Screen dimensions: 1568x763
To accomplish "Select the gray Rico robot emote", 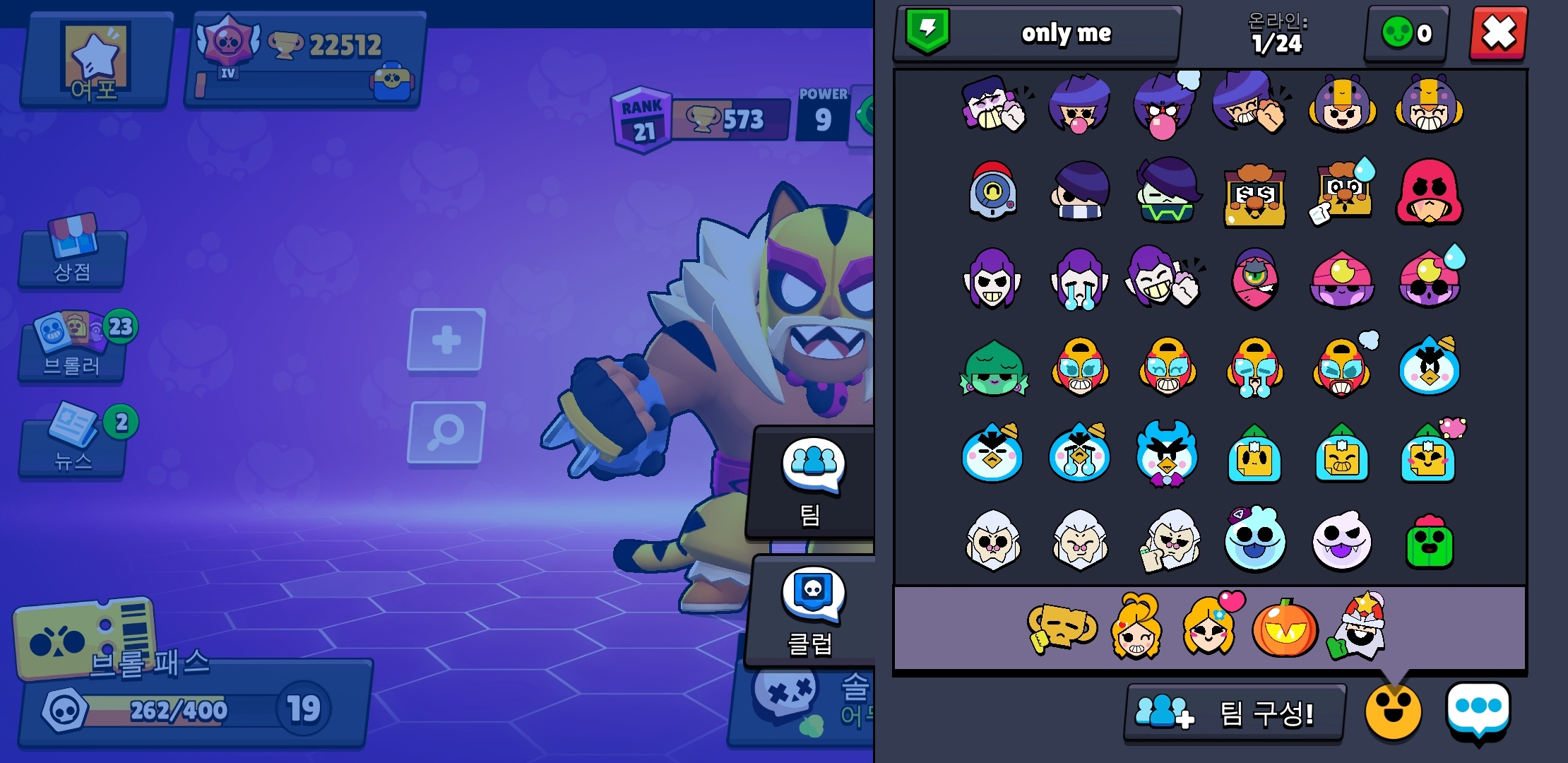I will pyautogui.click(x=992, y=192).
